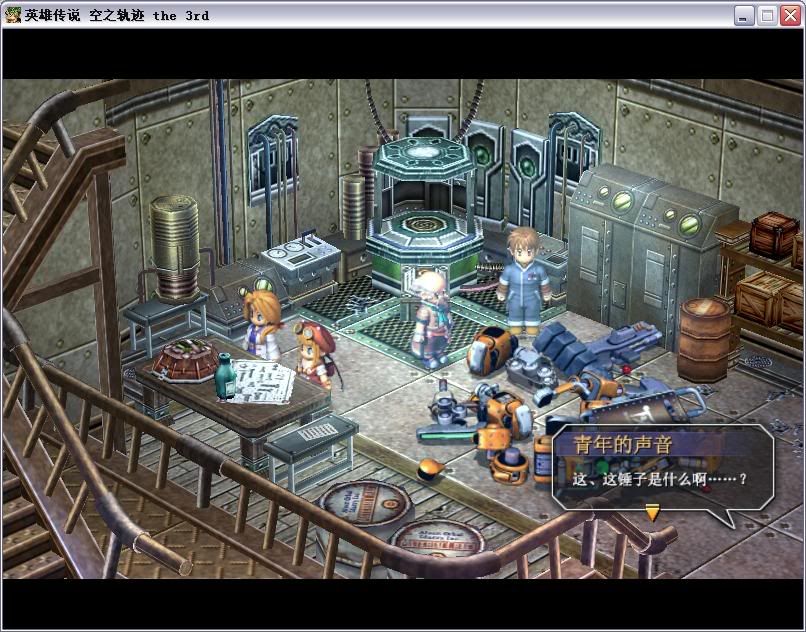
Task: Close the game window
Action: coord(790,15)
